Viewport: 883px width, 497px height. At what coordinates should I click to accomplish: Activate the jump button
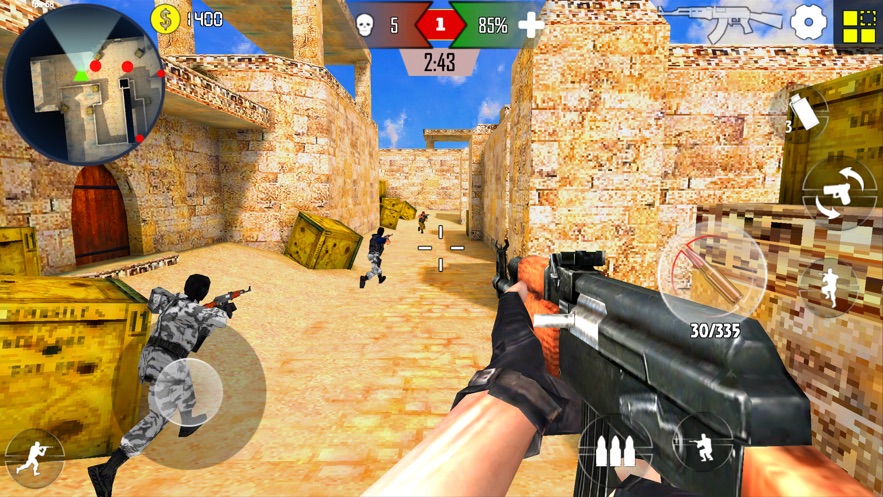[x=829, y=285]
